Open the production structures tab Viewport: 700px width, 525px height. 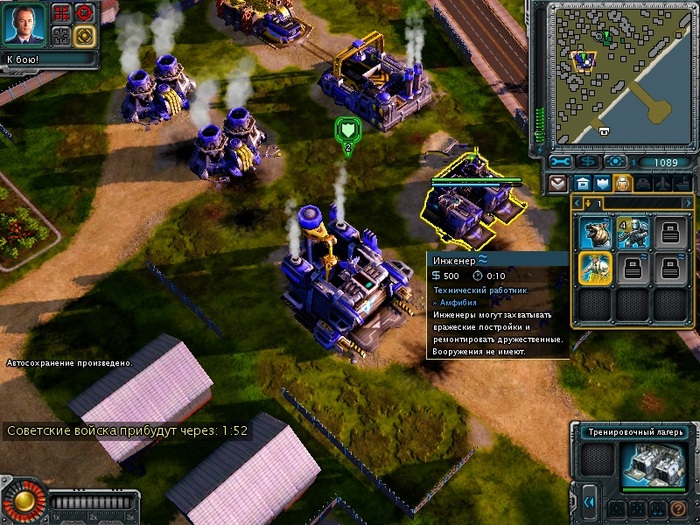click(x=581, y=183)
